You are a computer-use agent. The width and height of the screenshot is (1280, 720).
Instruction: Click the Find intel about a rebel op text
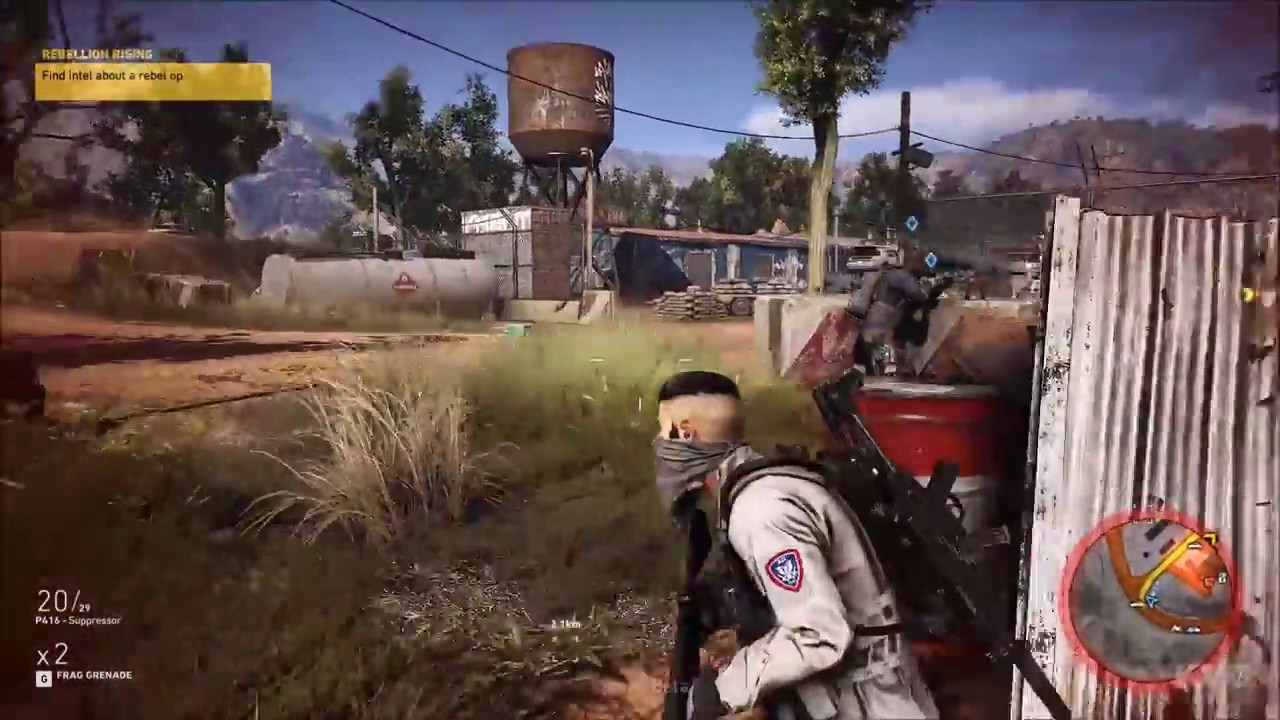pos(112,76)
